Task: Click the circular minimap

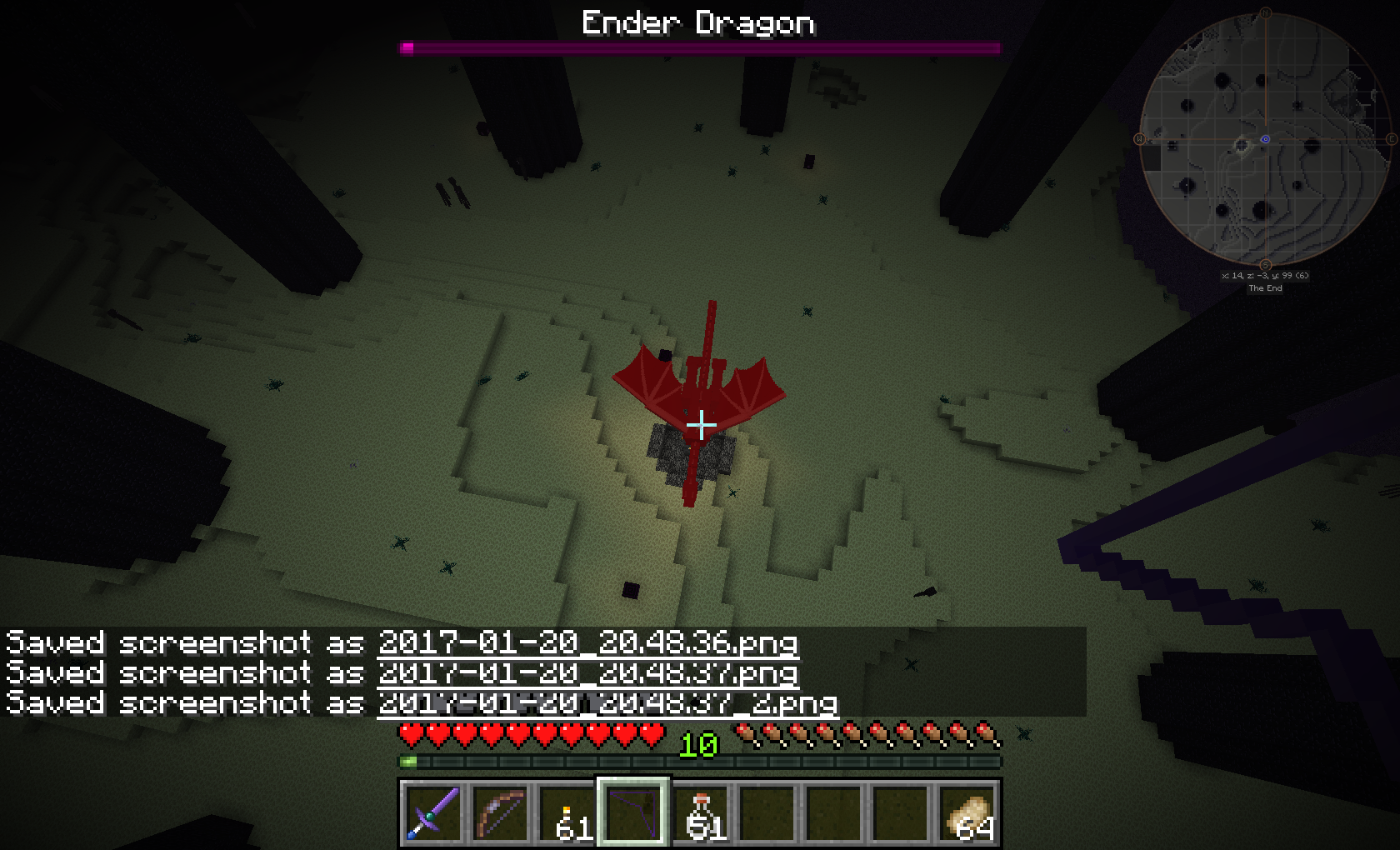Action: click(1265, 138)
